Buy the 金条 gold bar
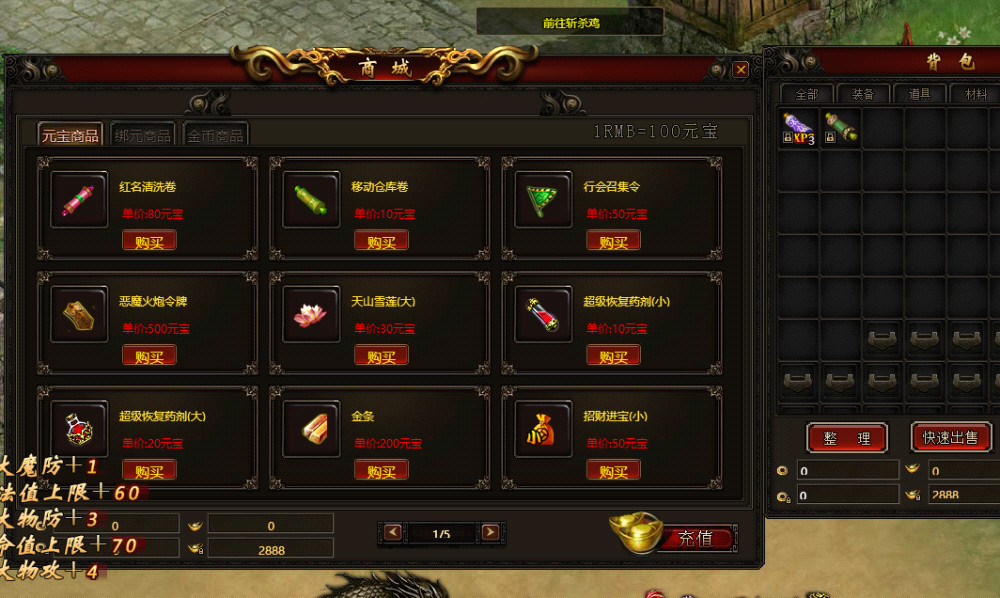The height and width of the screenshot is (598, 1000). [381, 471]
